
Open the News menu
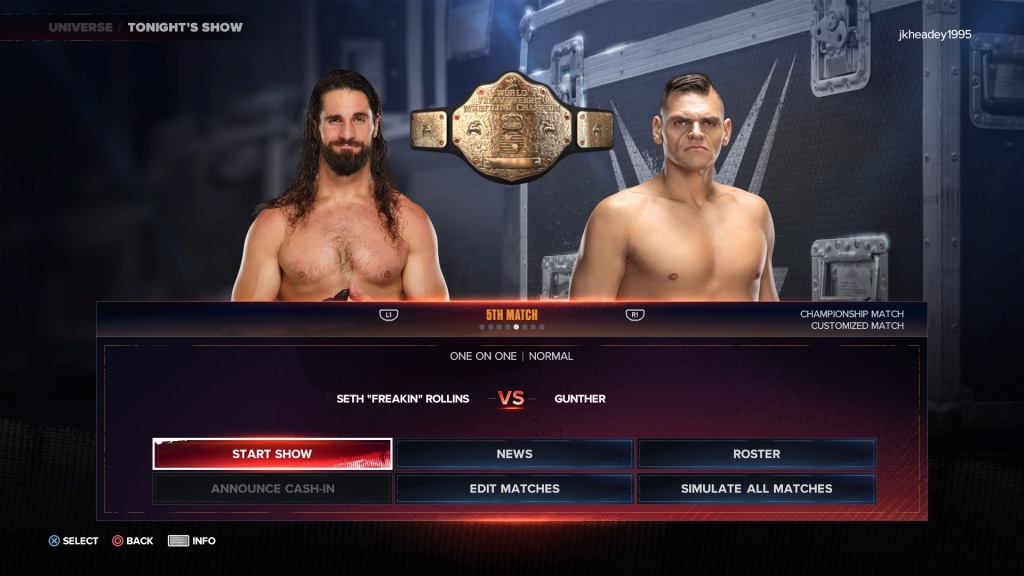[514, 454]
